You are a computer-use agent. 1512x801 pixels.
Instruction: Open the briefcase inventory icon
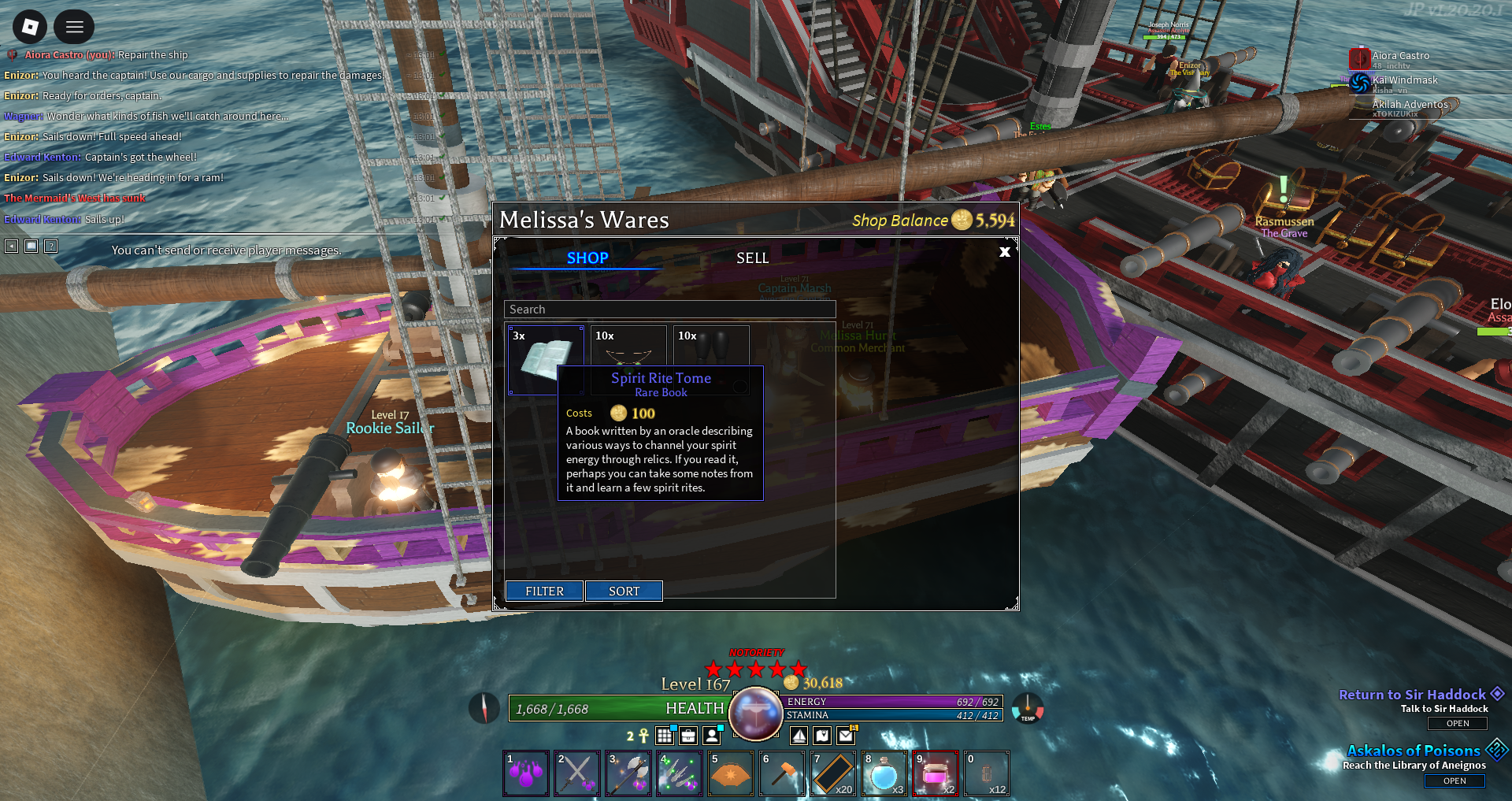click(x=688, y=736)
